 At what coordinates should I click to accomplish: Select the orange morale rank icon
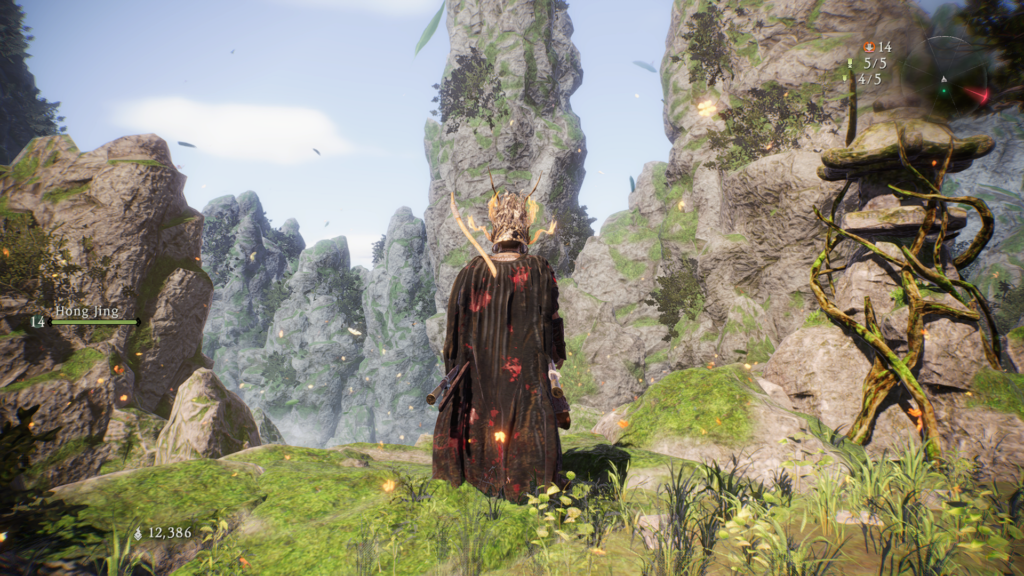click(x=868, y=46)
